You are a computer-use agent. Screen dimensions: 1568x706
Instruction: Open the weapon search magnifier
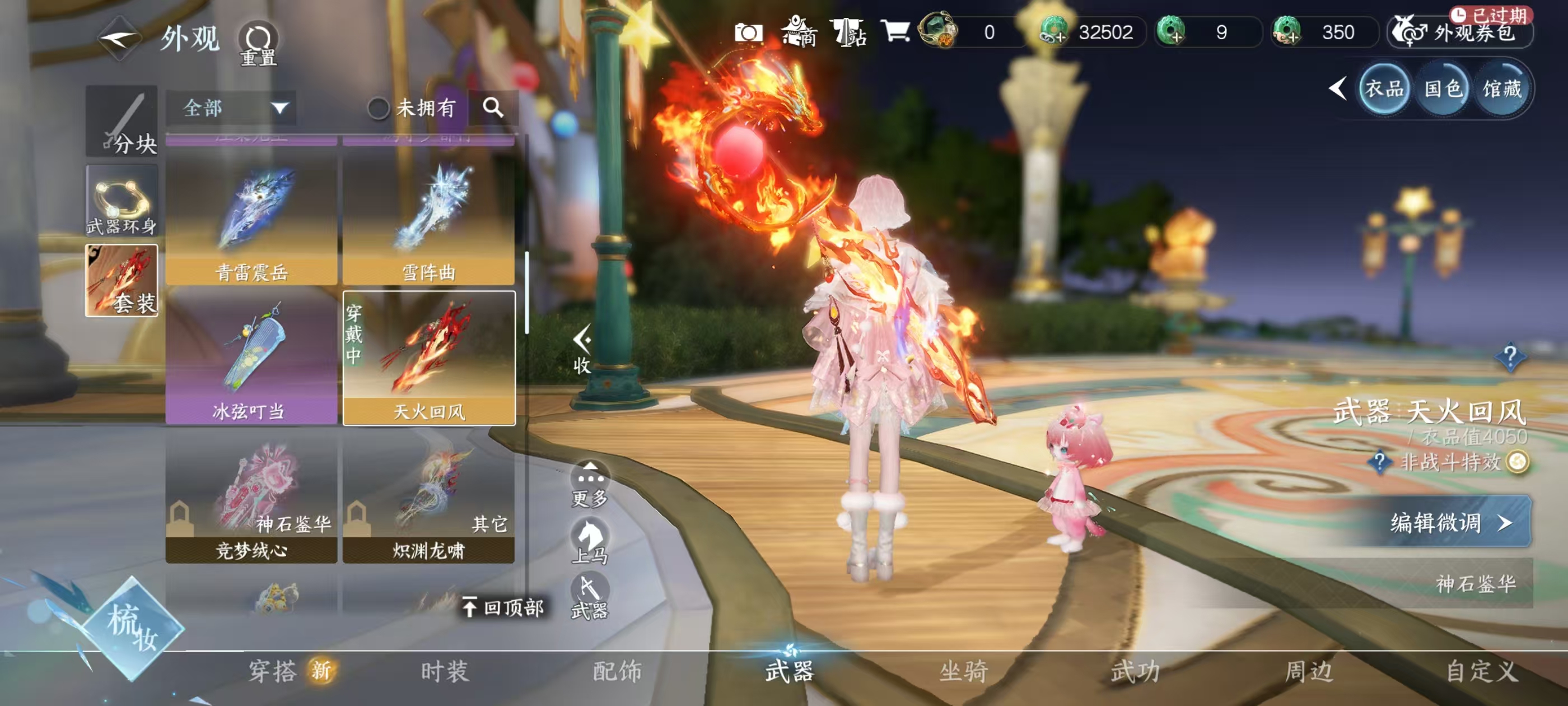click(x=493, y=108)
